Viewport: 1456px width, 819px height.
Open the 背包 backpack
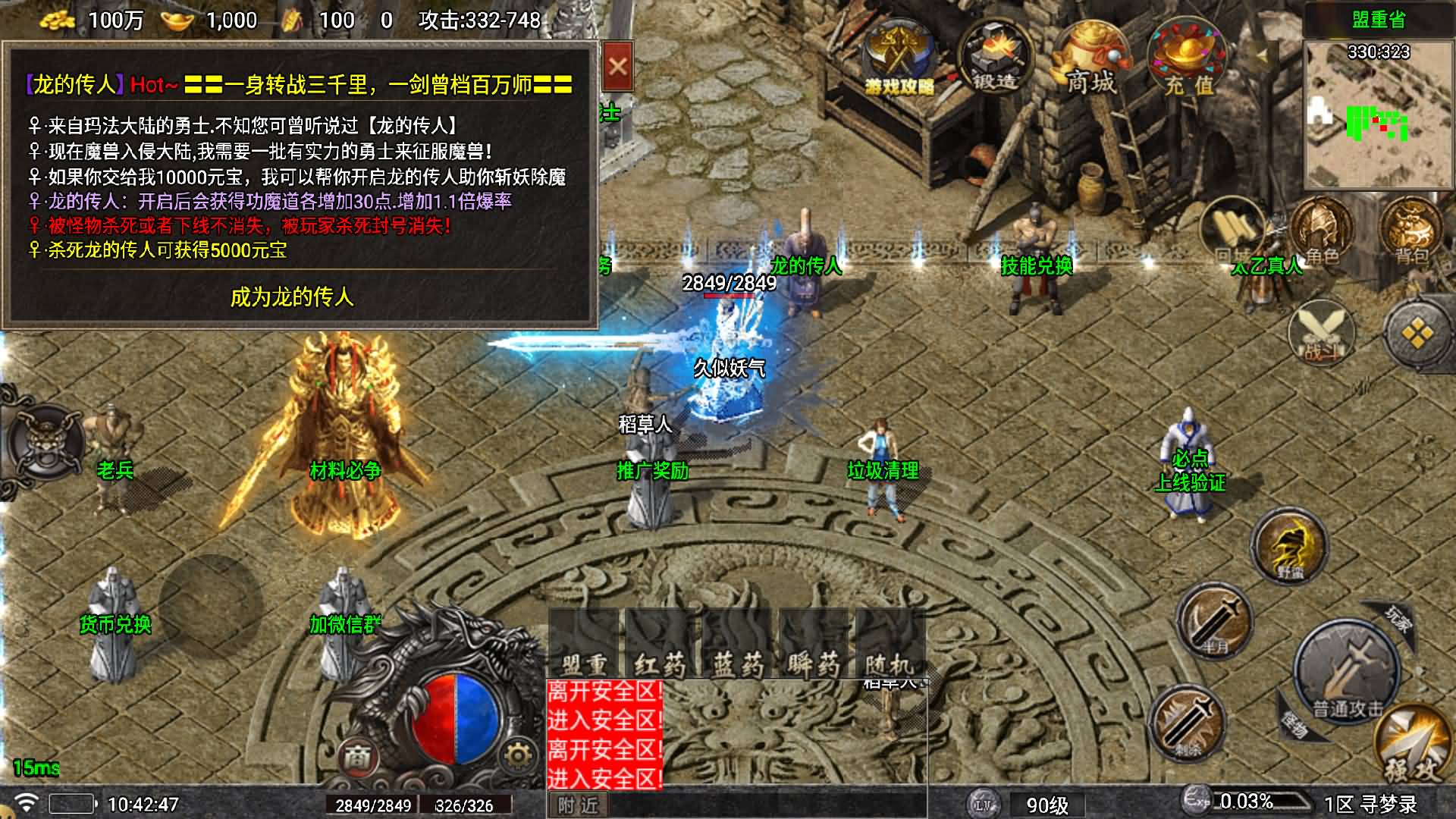[1410, 231]
